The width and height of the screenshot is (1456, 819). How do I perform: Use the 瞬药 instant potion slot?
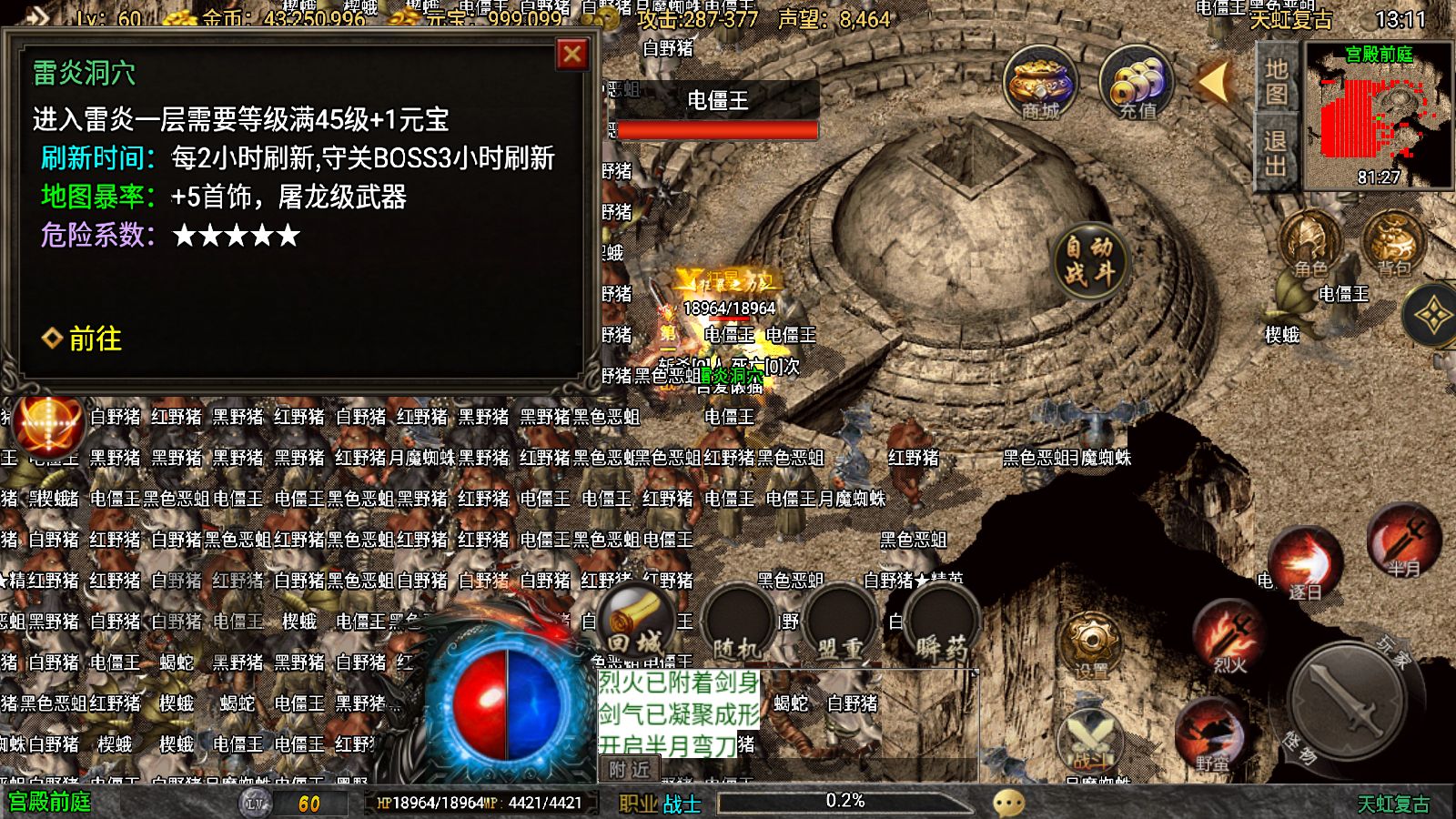941,628
